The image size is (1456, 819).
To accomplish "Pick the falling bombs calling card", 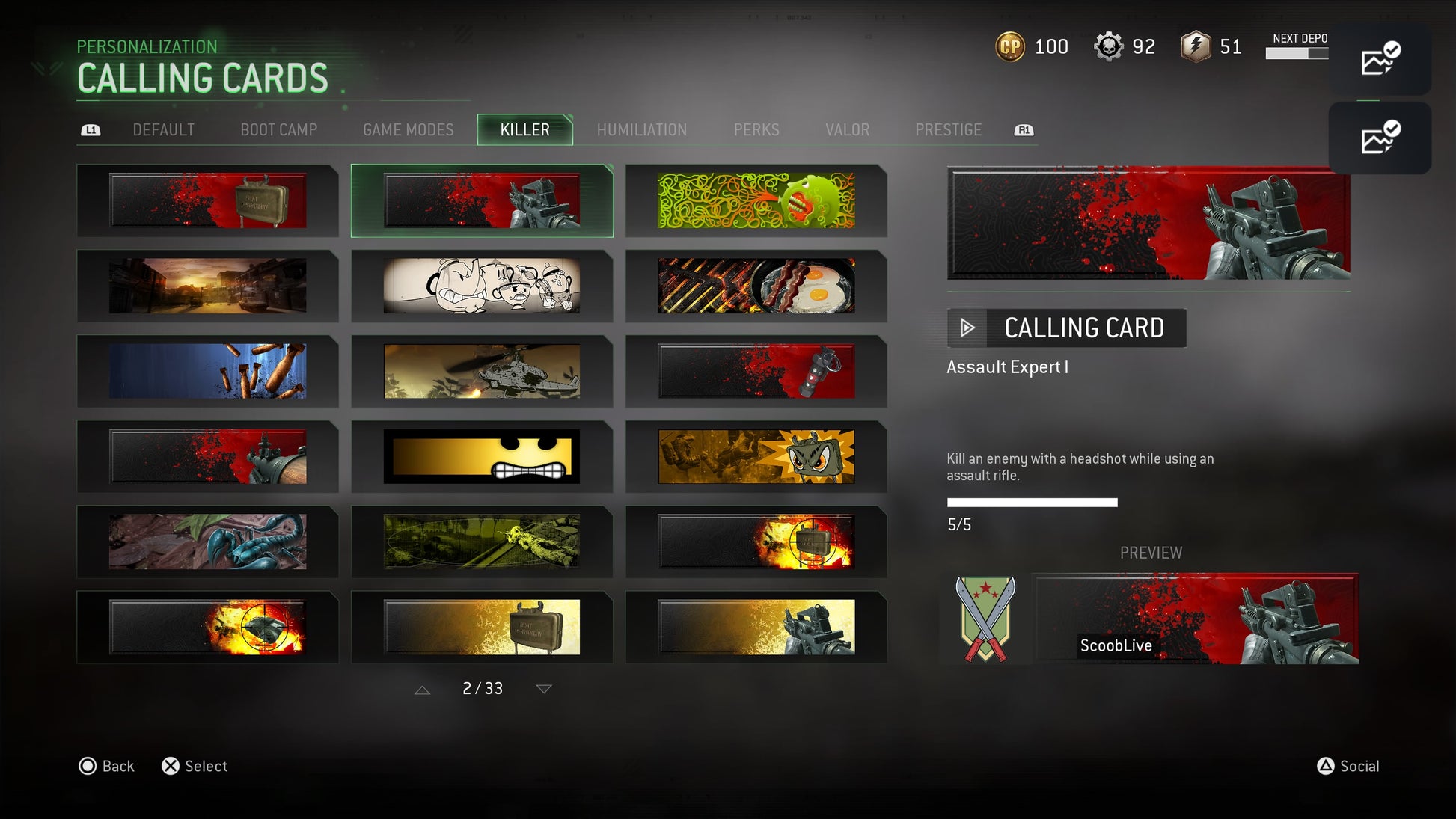I will 207,371.
